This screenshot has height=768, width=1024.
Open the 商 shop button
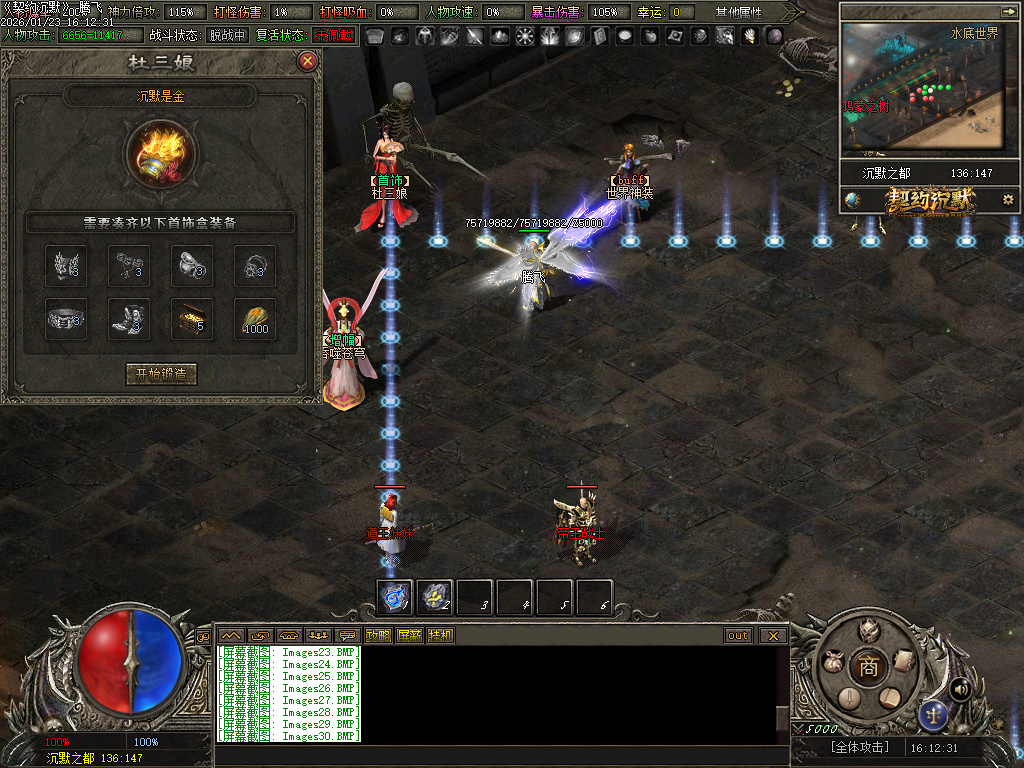click(868, 667)
